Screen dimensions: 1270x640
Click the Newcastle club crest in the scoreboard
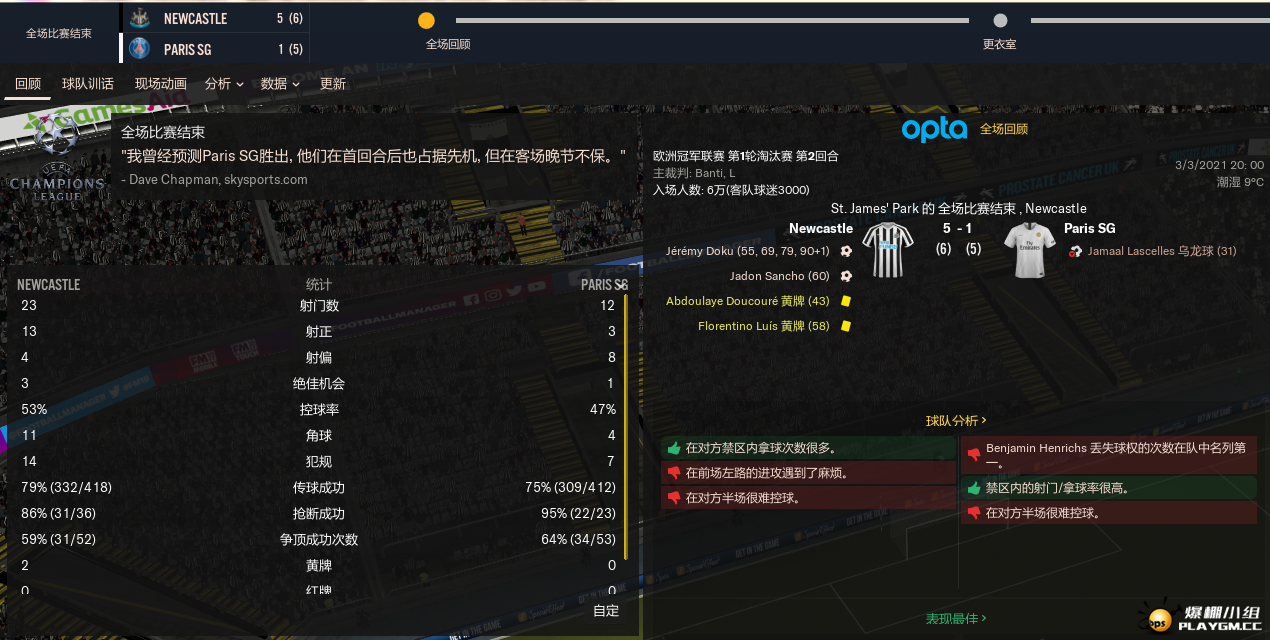point(140,18)
